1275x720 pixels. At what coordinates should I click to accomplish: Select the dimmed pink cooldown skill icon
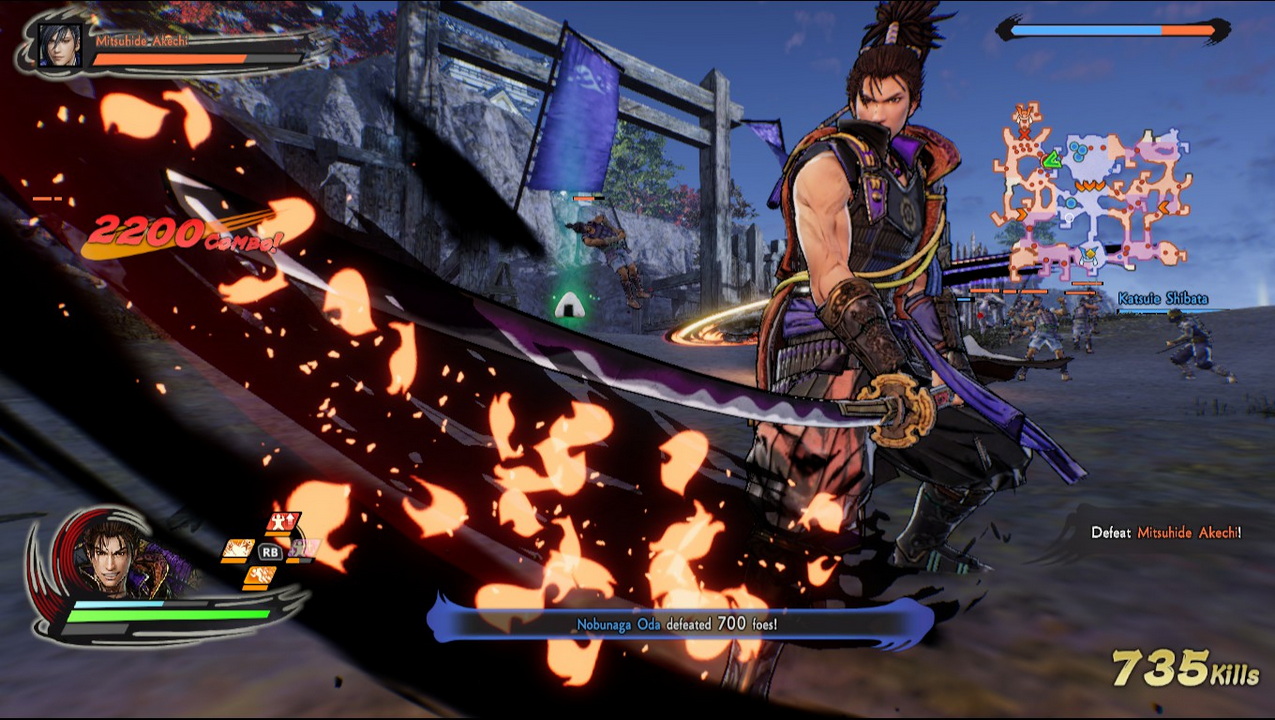(x=304, y=549)
